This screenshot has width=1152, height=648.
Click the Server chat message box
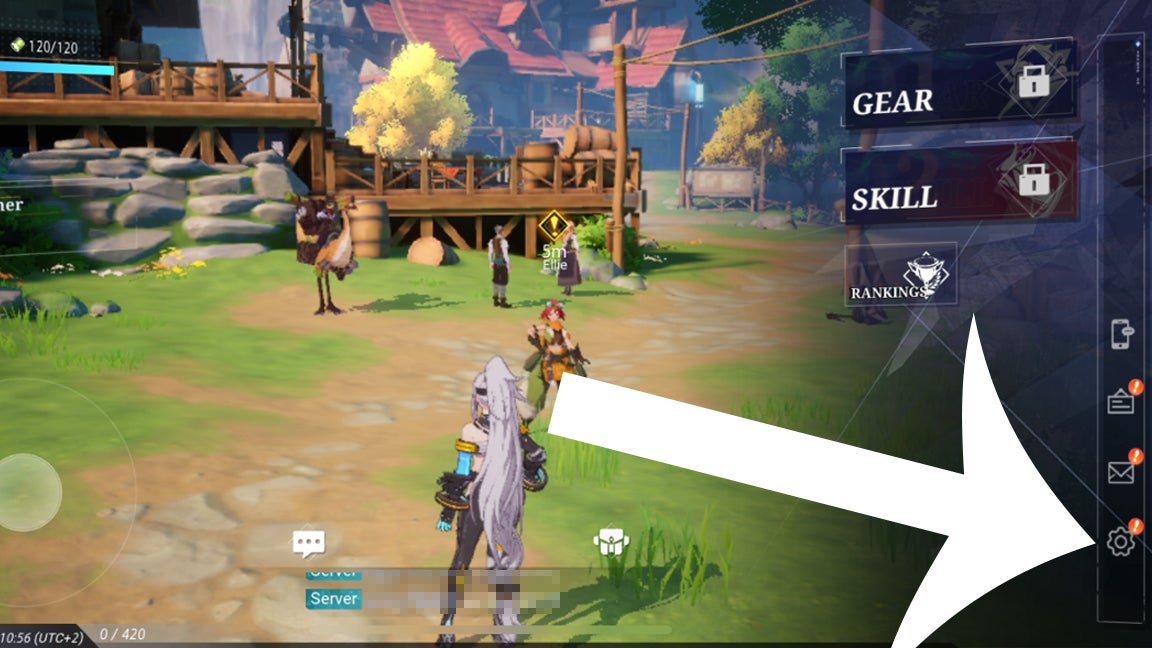[x=432, y=598]
